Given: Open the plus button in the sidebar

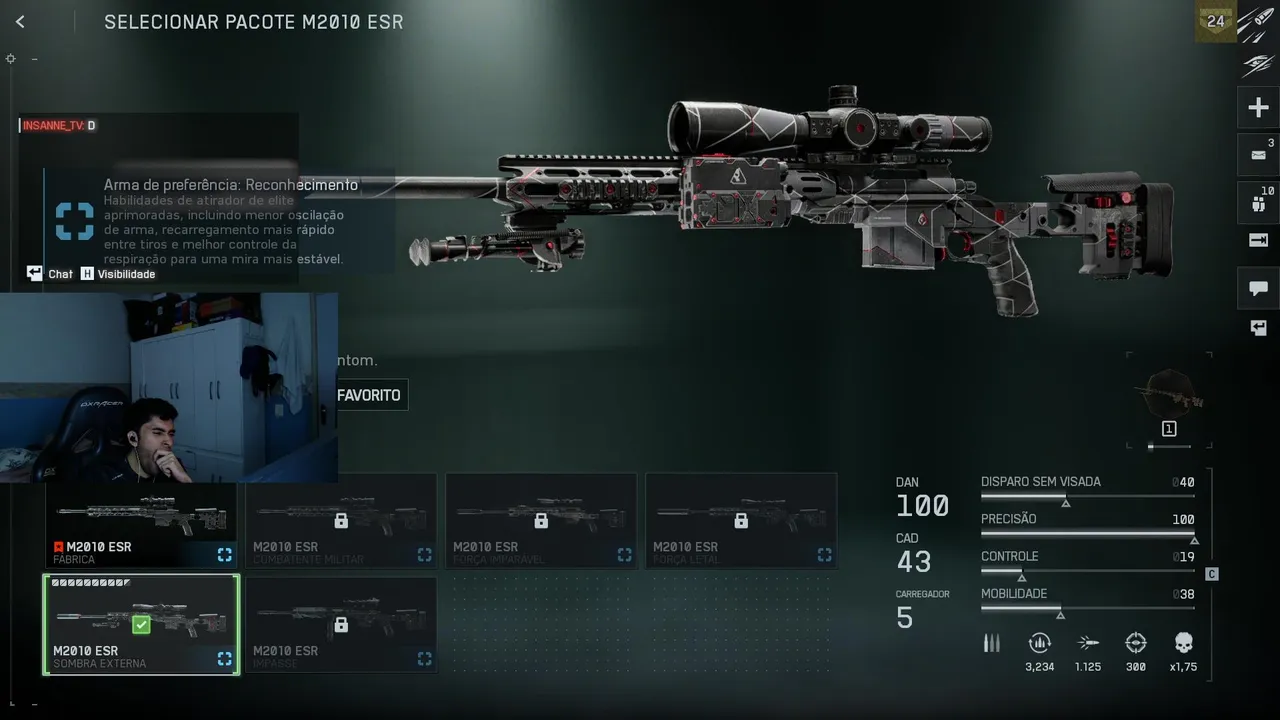Looking at the screenshot, I should click(1258, 108).
